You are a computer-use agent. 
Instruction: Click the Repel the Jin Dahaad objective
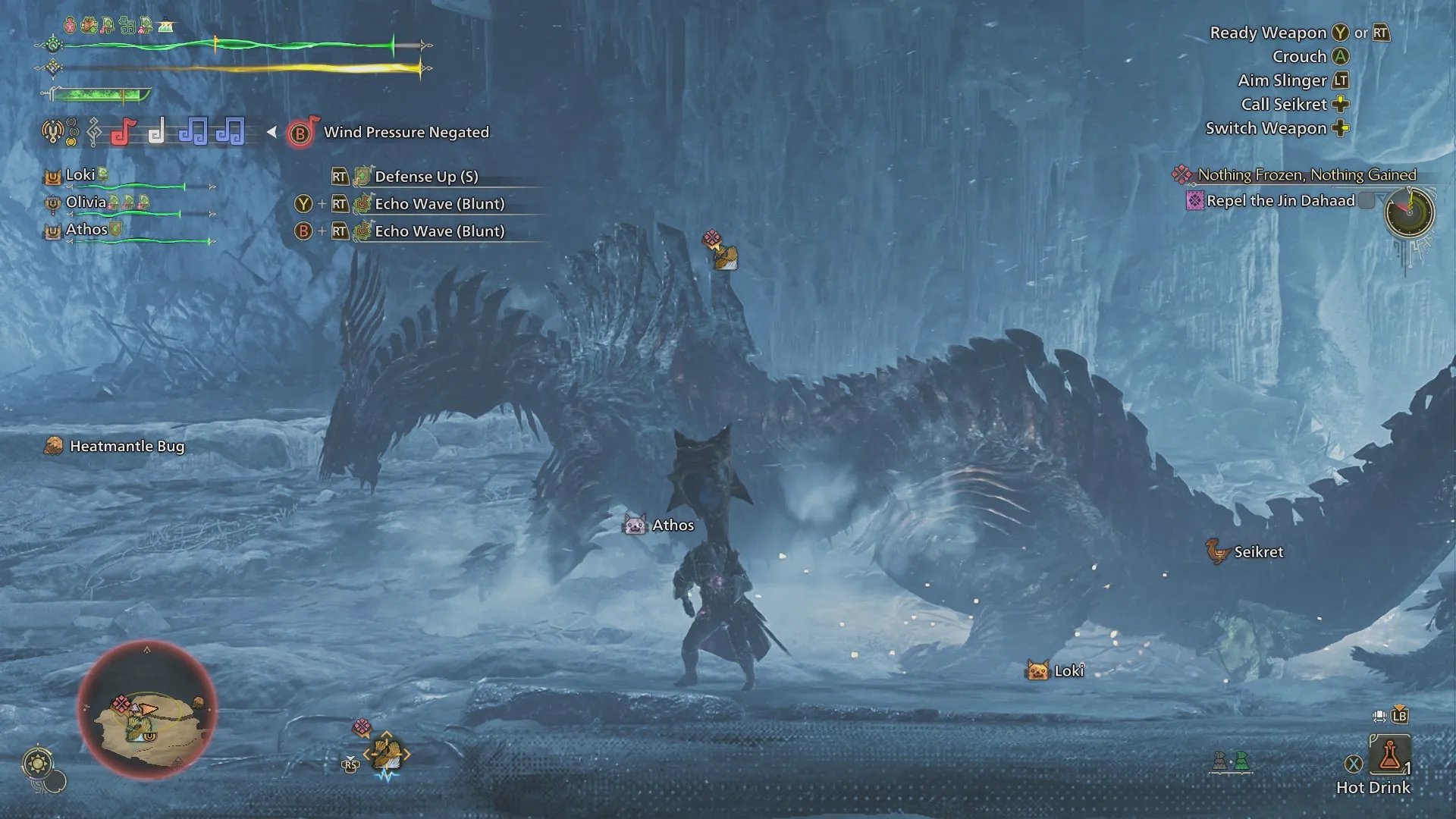(1280, 201)
